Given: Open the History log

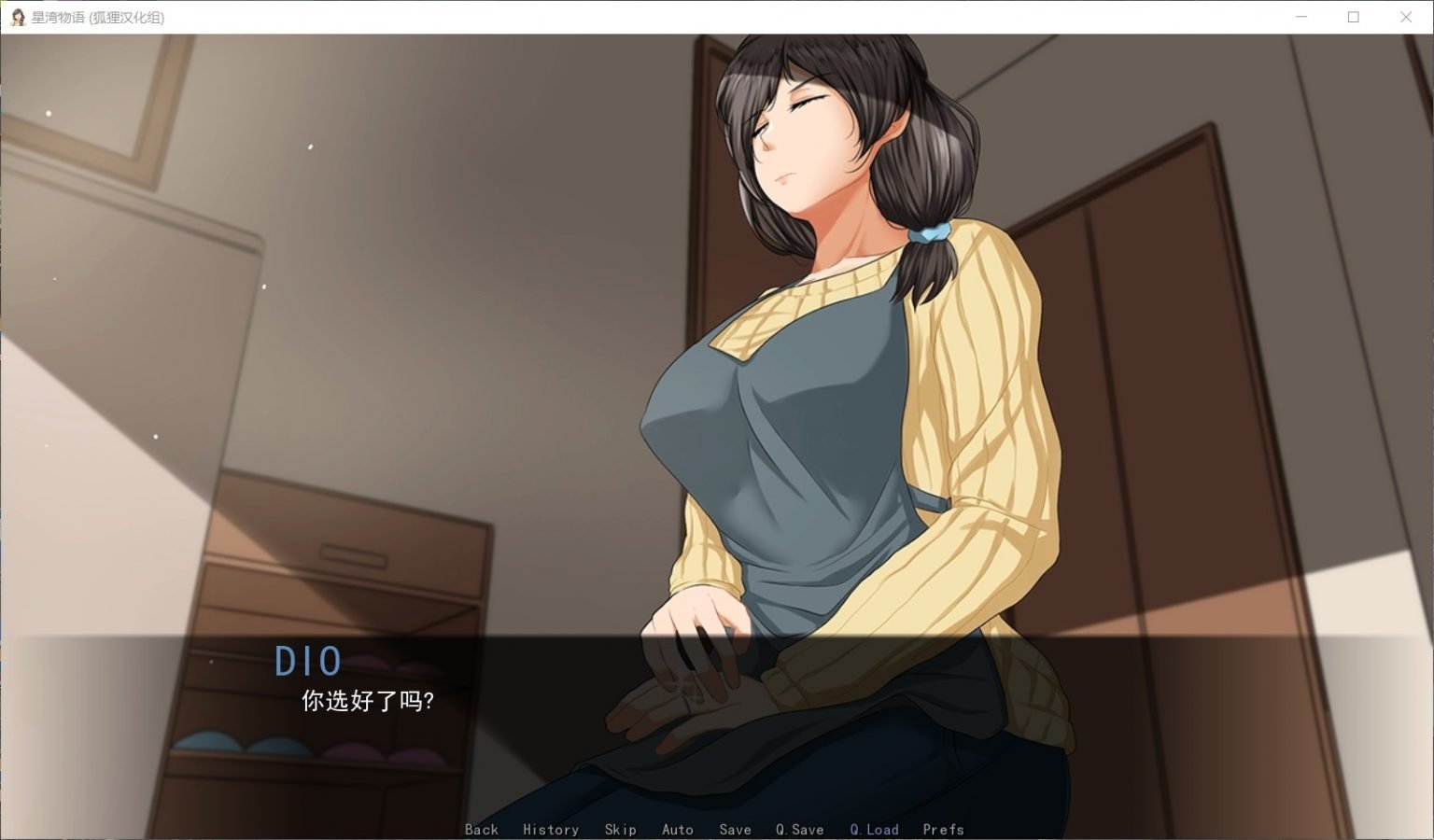Looking at the screenshot, I should pyautogui.click(x=551, y=829).
